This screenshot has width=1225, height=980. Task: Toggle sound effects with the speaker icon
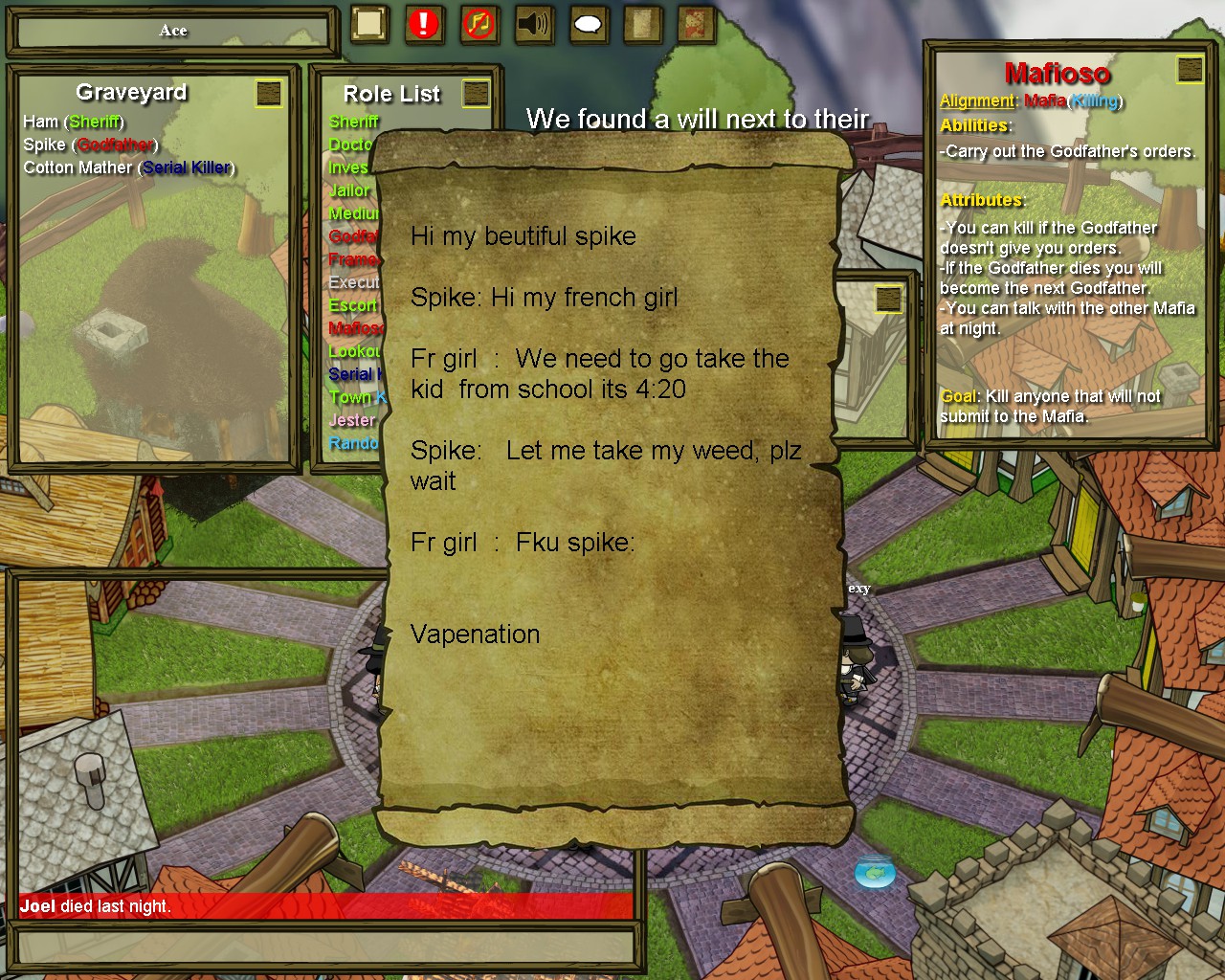533,24
